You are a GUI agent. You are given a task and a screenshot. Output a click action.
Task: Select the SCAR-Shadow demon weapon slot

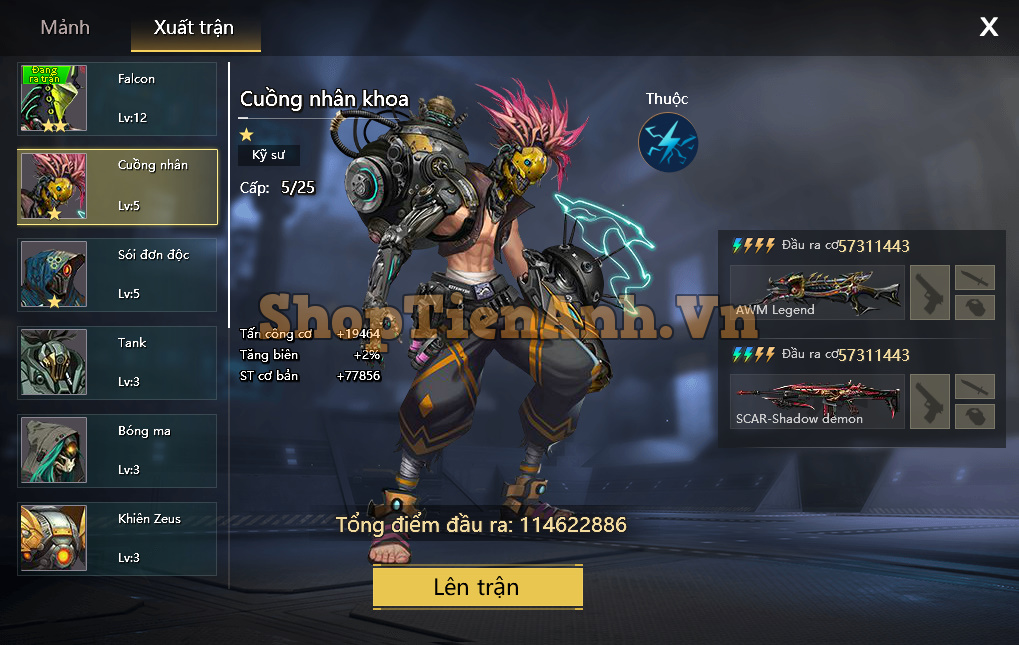pos(817,402)
